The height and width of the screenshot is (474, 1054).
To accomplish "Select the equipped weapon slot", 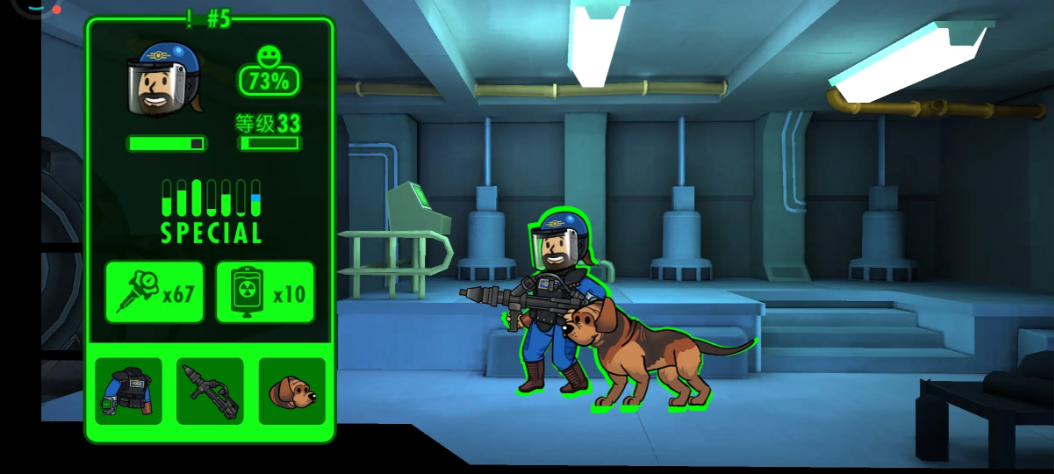I will (x=210, y=391).
